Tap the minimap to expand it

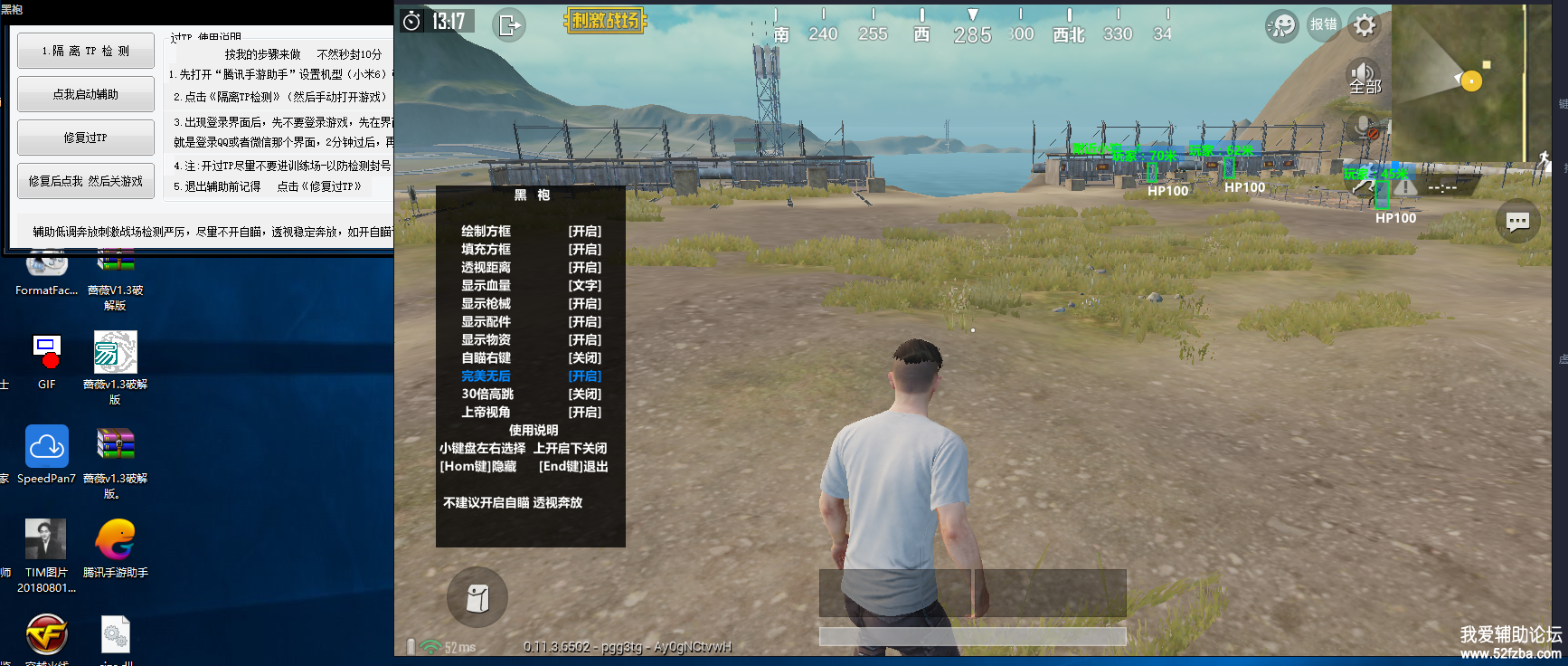click(1456, 81)
